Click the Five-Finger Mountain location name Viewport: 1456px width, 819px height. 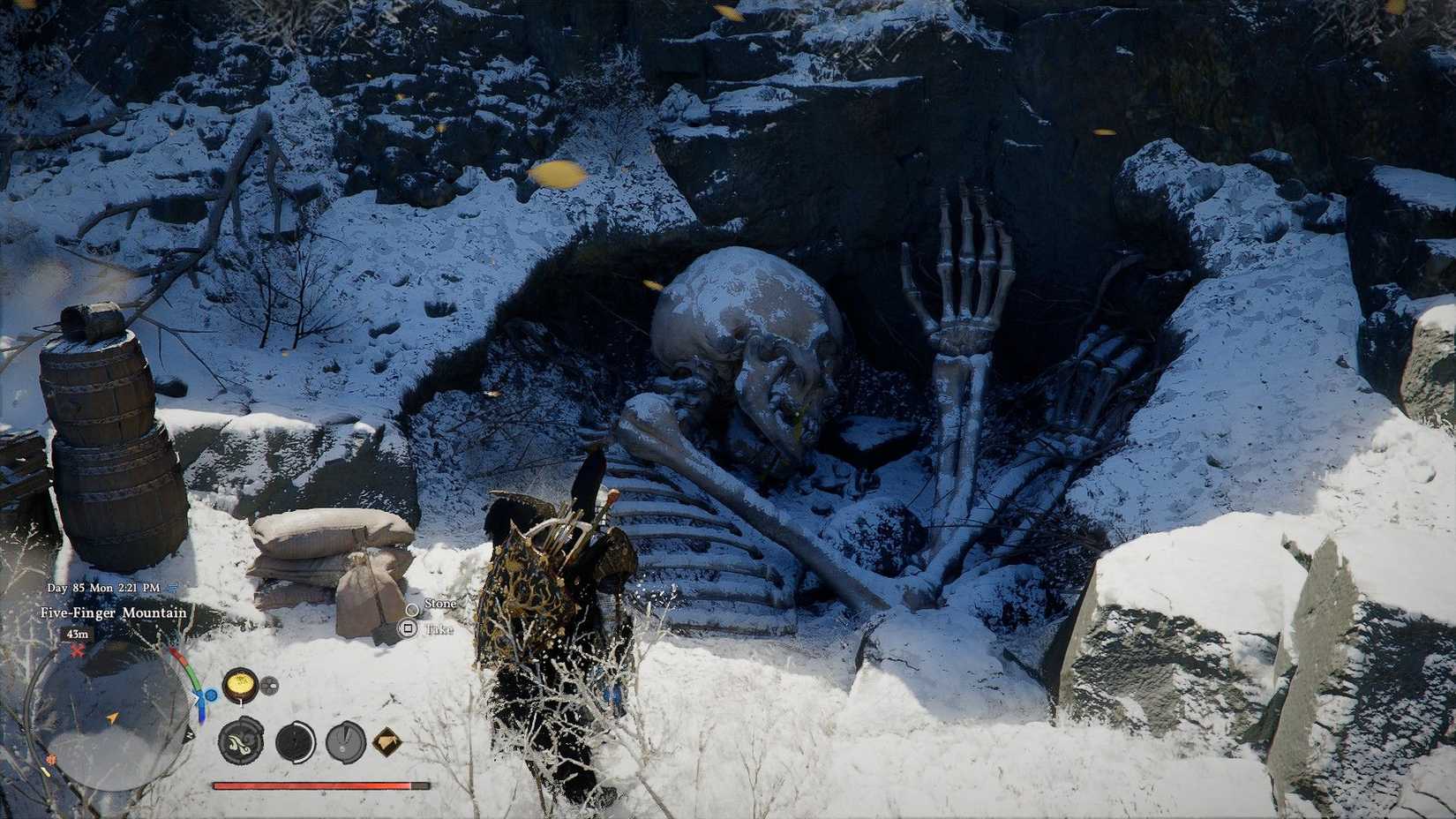[x=113, y=613]
